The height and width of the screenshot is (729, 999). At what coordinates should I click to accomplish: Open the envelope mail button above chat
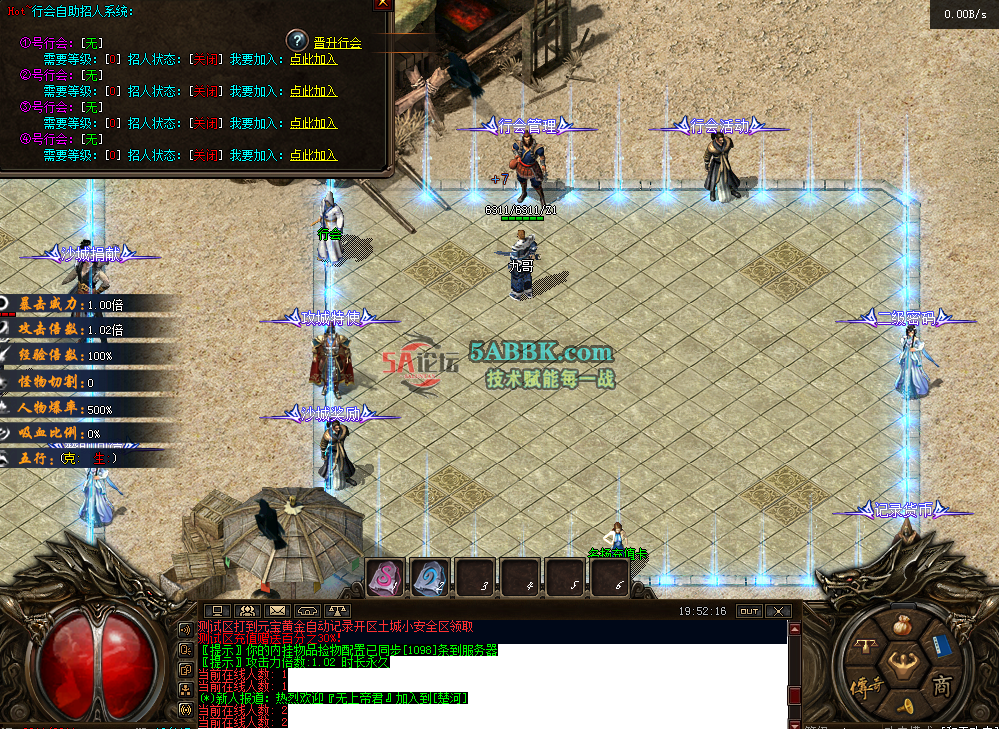pos(277,611)
